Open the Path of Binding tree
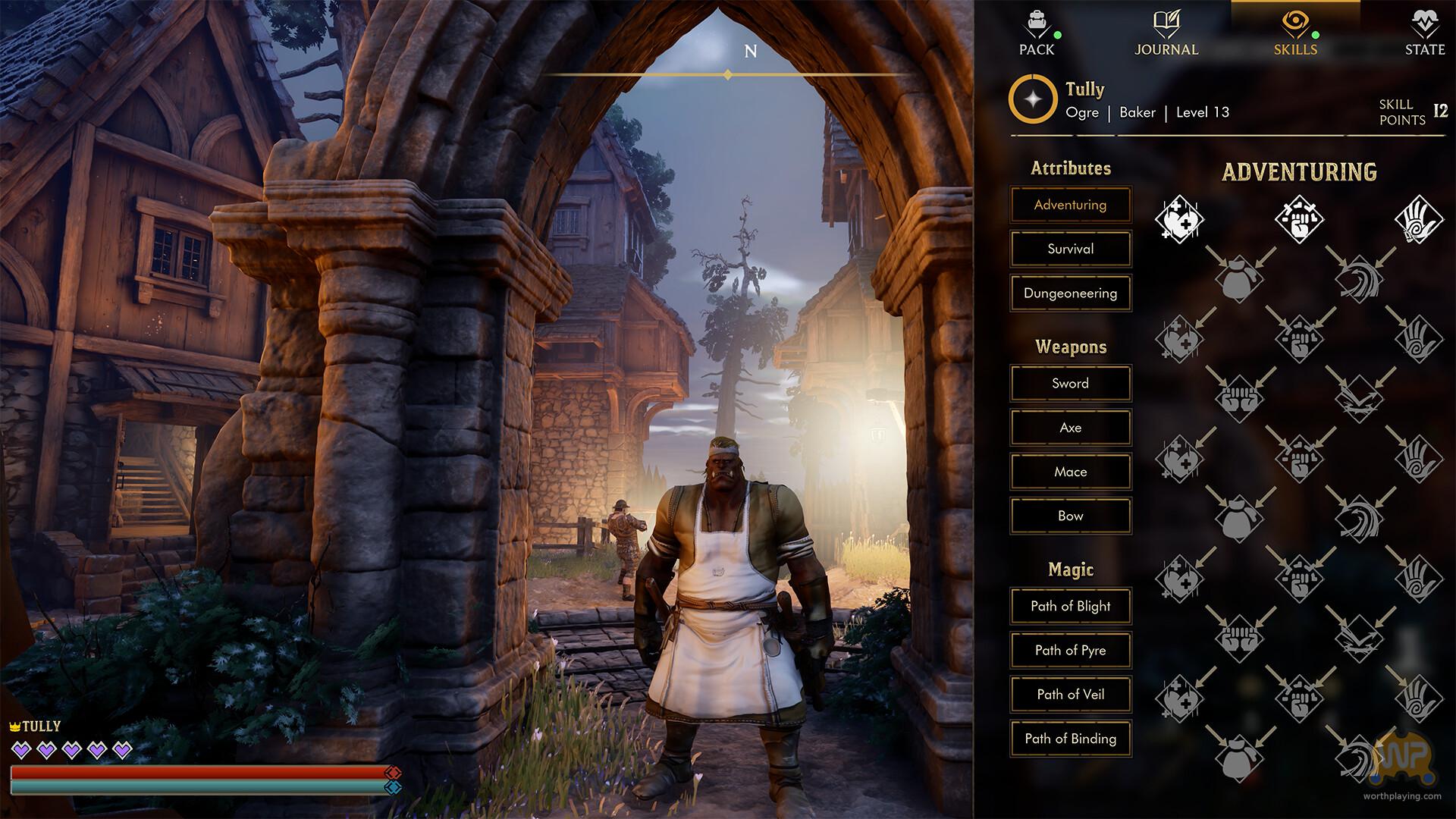Image resolution: width=1456 pixels, height=819 pixels. [1070, 739]
